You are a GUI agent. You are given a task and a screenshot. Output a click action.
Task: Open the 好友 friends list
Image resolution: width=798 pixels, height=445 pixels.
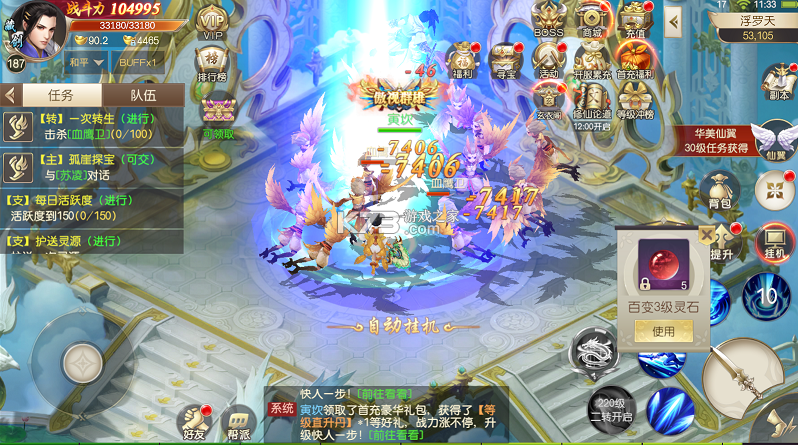tap(195, 420)
